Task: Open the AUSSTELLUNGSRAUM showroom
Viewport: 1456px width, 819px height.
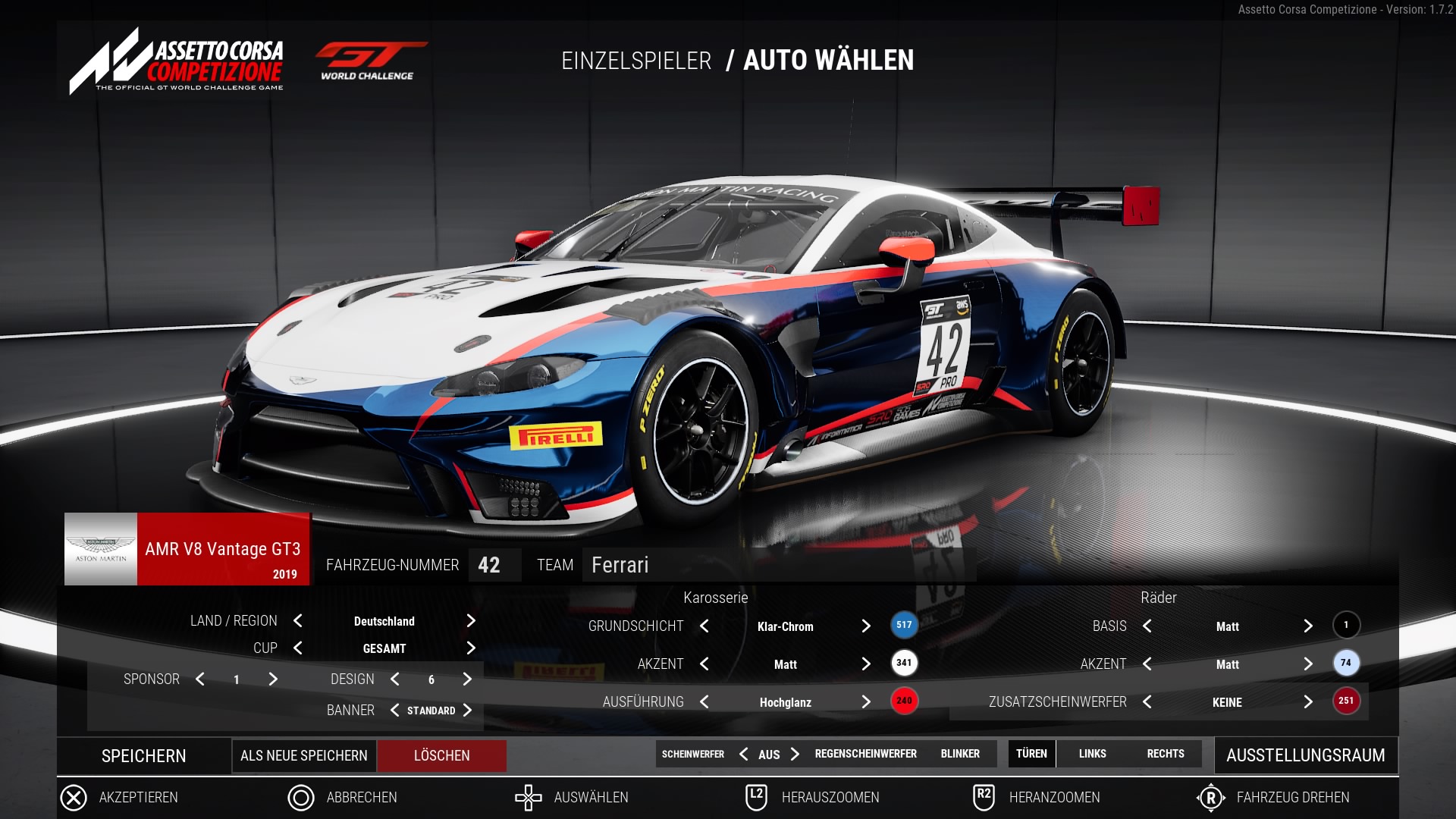Action: (1305, 755)
